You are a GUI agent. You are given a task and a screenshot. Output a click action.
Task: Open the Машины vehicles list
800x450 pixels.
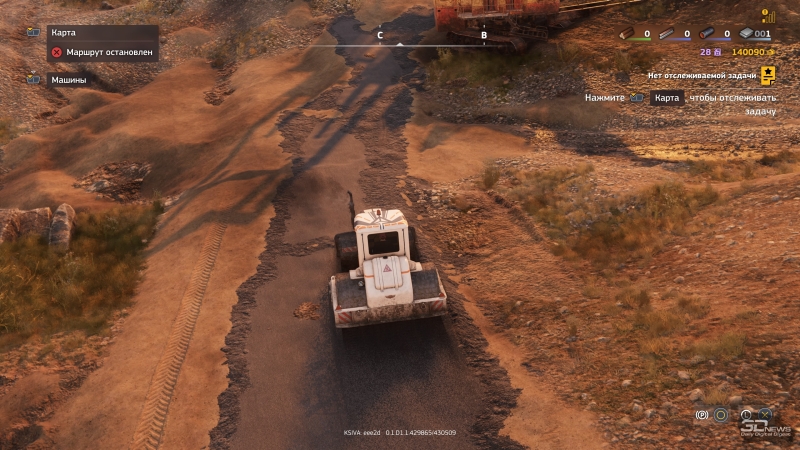pyautogui.click(x=68, y=79)
